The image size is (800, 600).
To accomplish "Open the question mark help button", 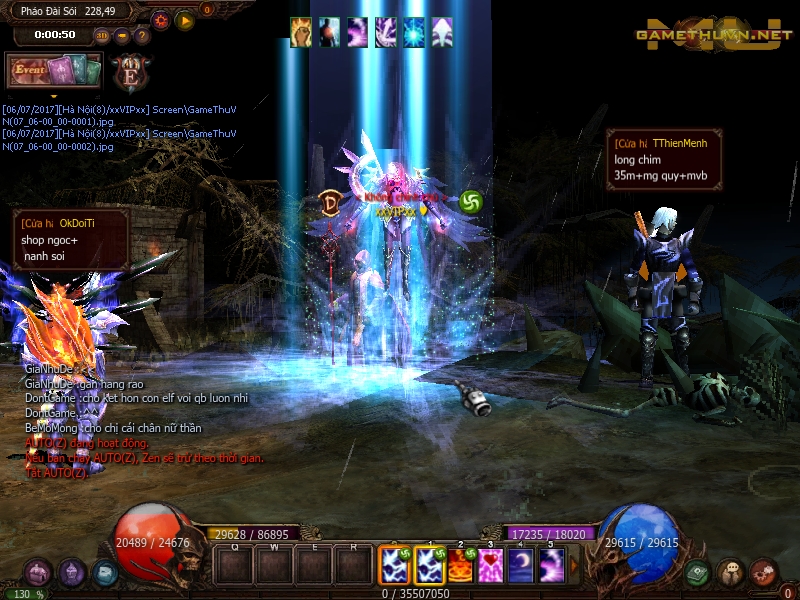I will point(141,35).
